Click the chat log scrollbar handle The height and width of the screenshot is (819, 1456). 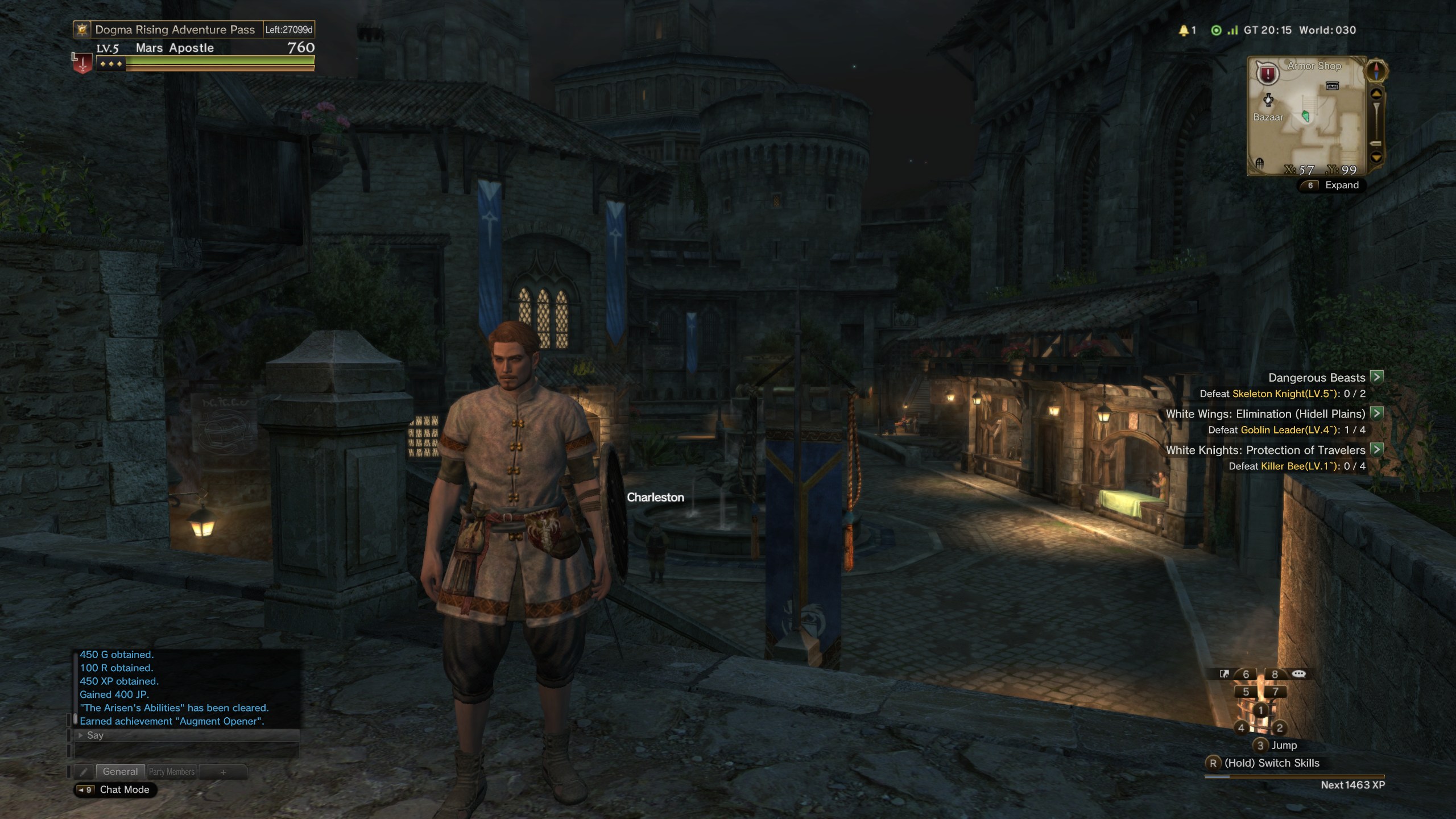point(75,719)
